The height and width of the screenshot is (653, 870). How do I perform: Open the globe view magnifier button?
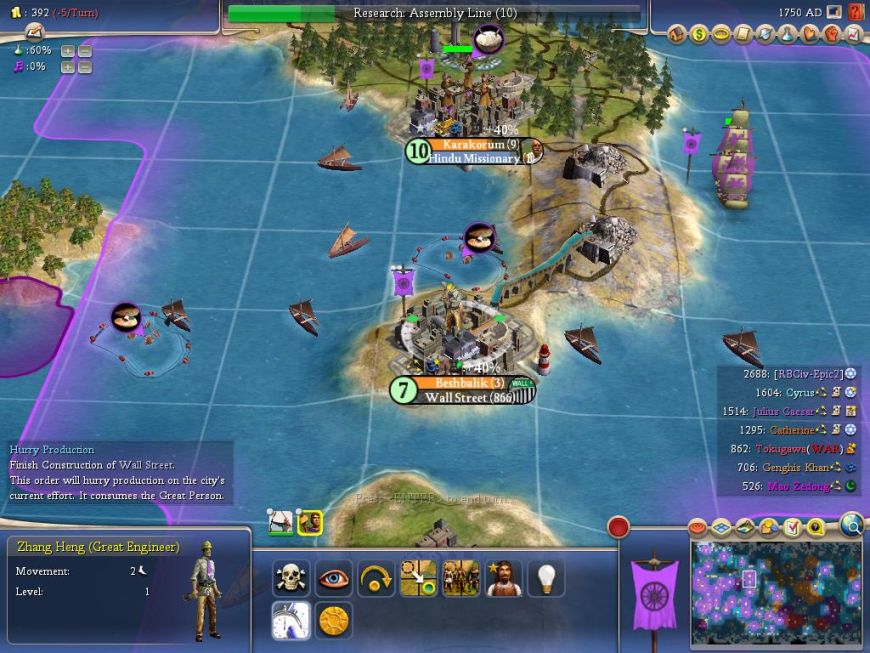[x=852, y=524]
